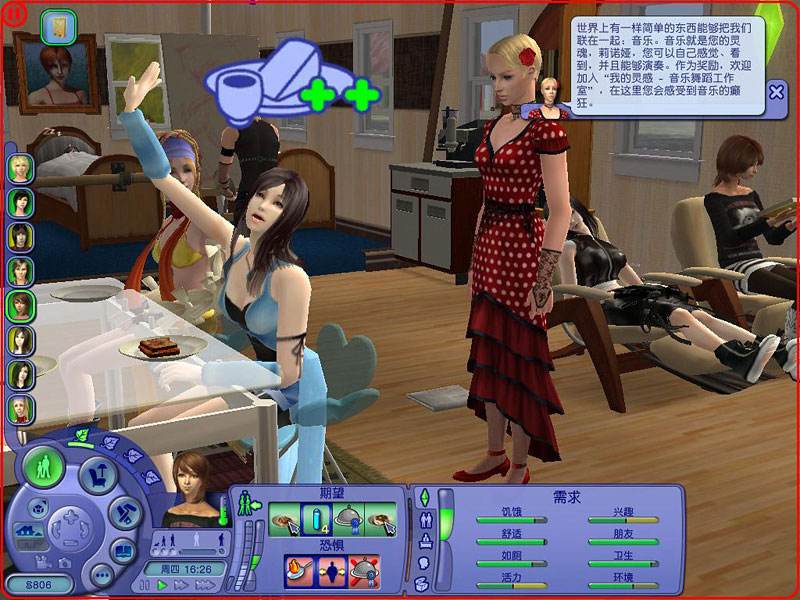This screenshot has width=800, height=600.
Task: Click the frying pan fire fear icon
Action: point(298,571)
